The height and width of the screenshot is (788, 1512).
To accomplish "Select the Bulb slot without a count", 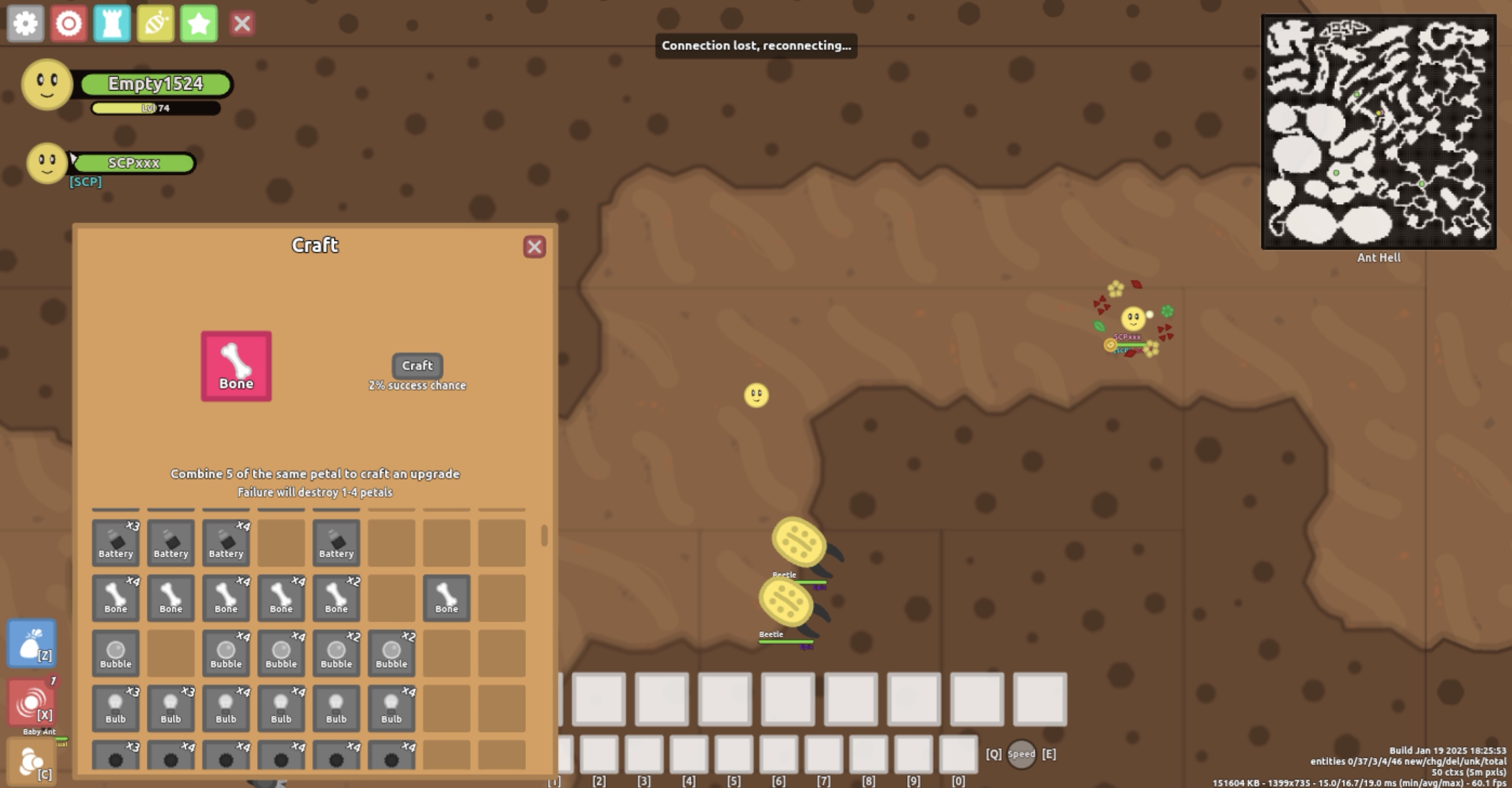I will (x=336, y=708).
